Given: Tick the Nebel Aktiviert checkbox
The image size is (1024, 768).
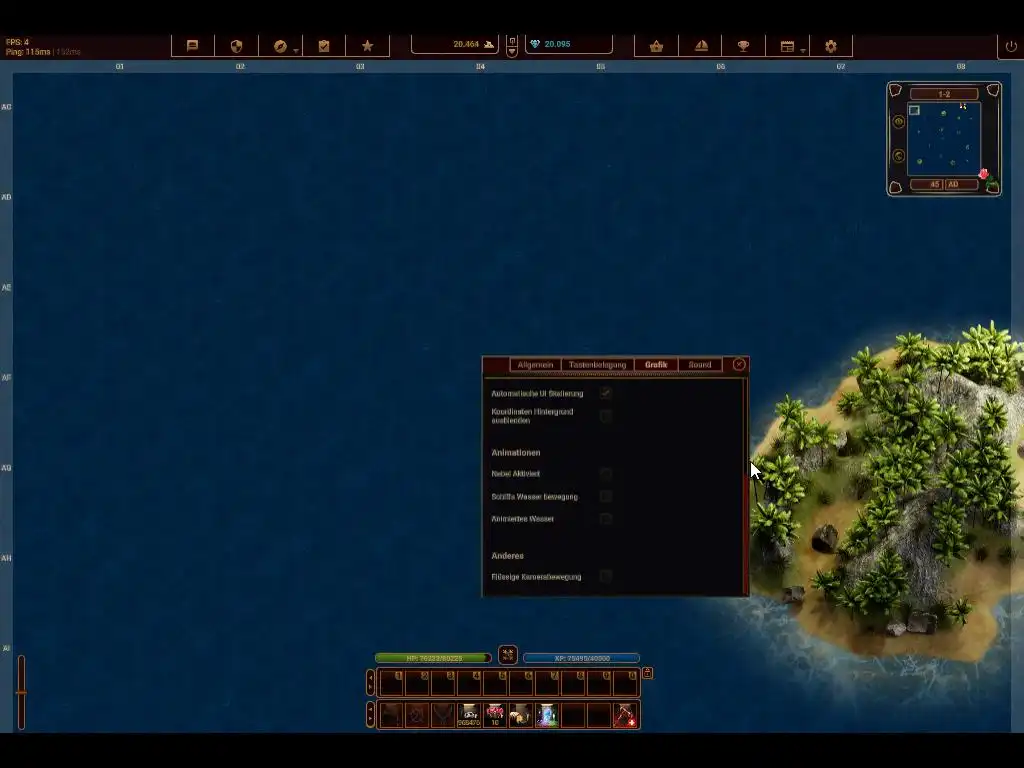Looking at the screenshot, I should tap(606, 473).
